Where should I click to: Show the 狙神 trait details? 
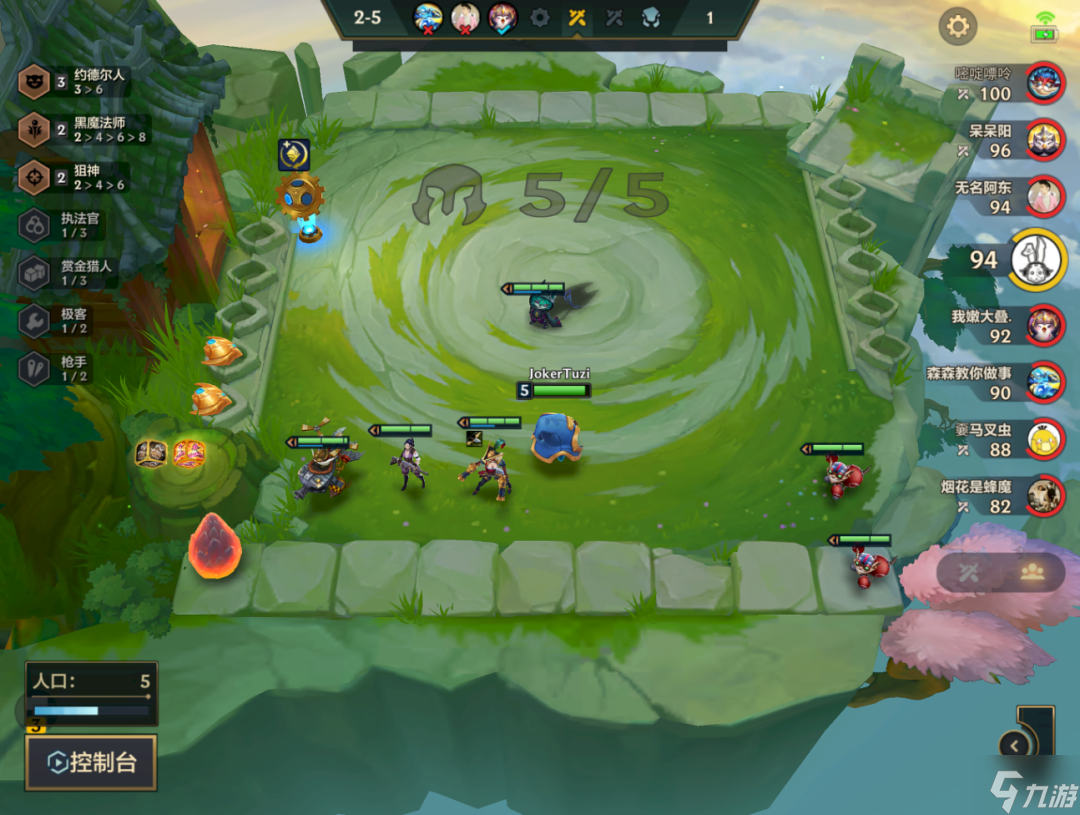pos(34,178)
